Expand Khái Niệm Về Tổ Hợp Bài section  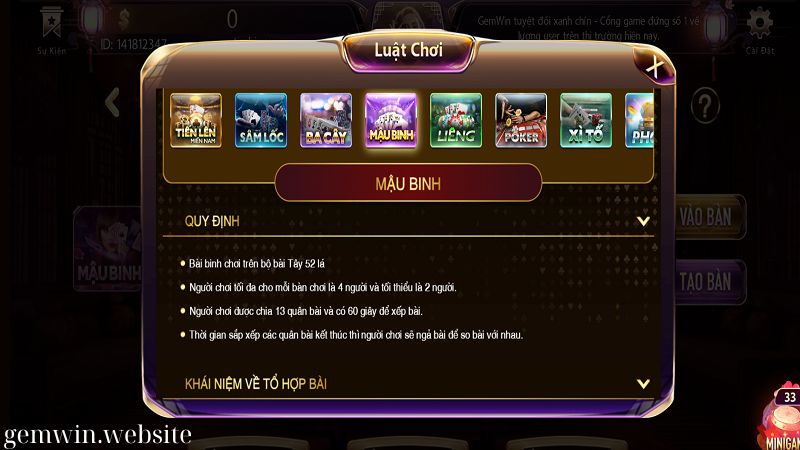pos(643,384)
